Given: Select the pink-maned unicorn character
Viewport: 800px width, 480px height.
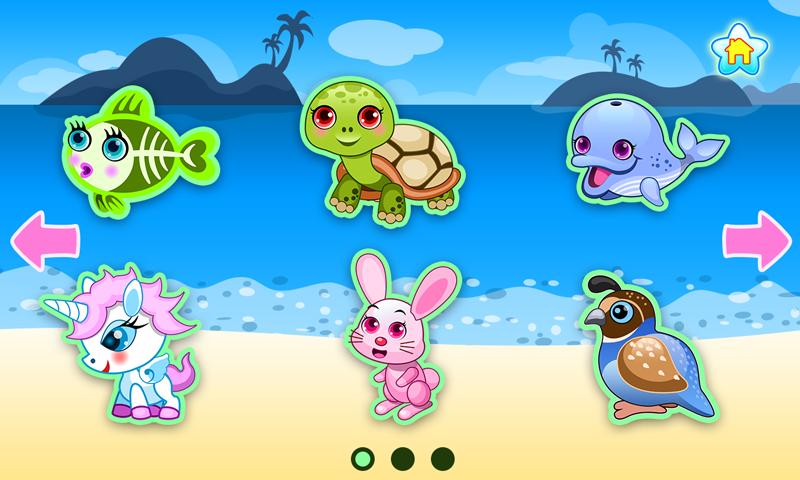Looking at the screenshot, I should click(x=125, y=337).
